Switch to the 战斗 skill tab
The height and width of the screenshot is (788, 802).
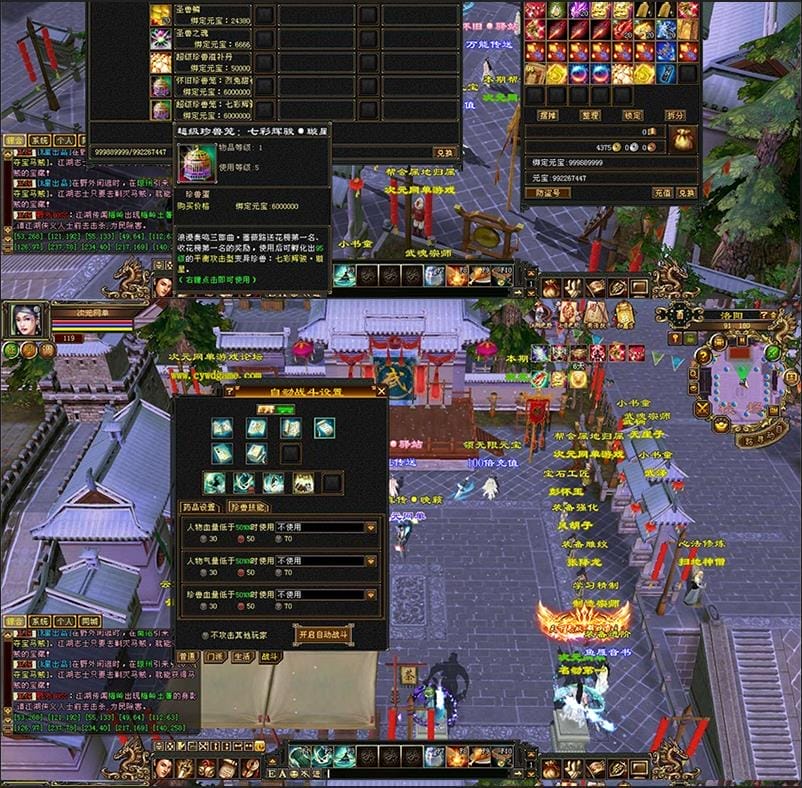point(271,657)
